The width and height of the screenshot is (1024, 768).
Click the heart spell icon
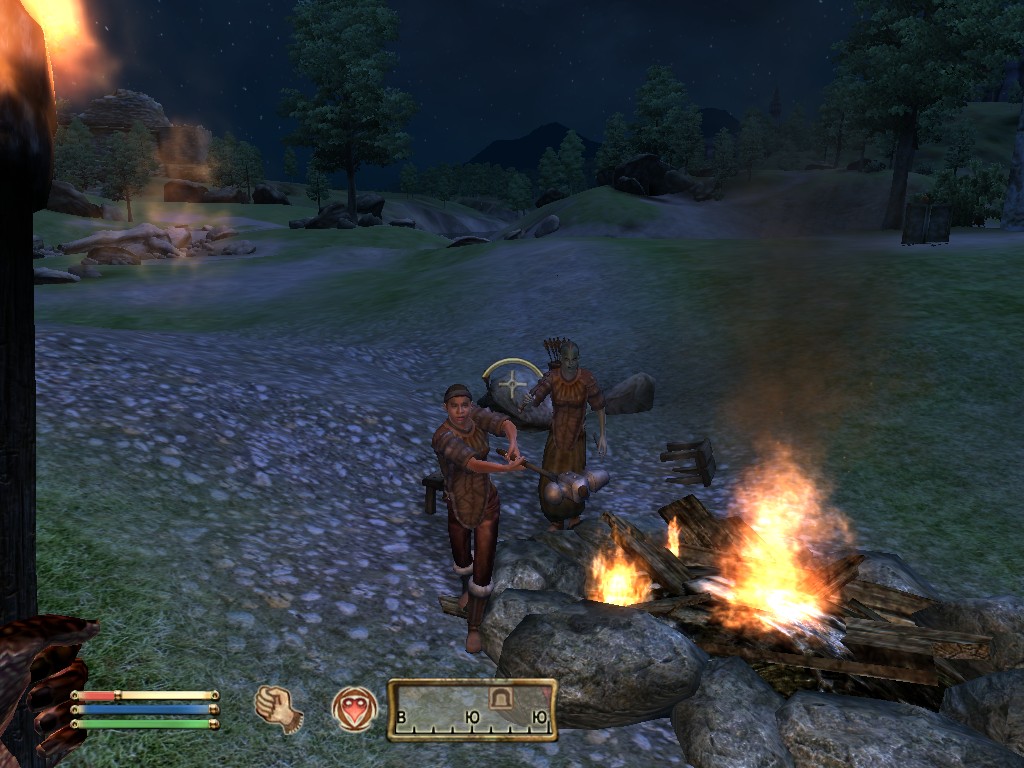click(355, 709)
